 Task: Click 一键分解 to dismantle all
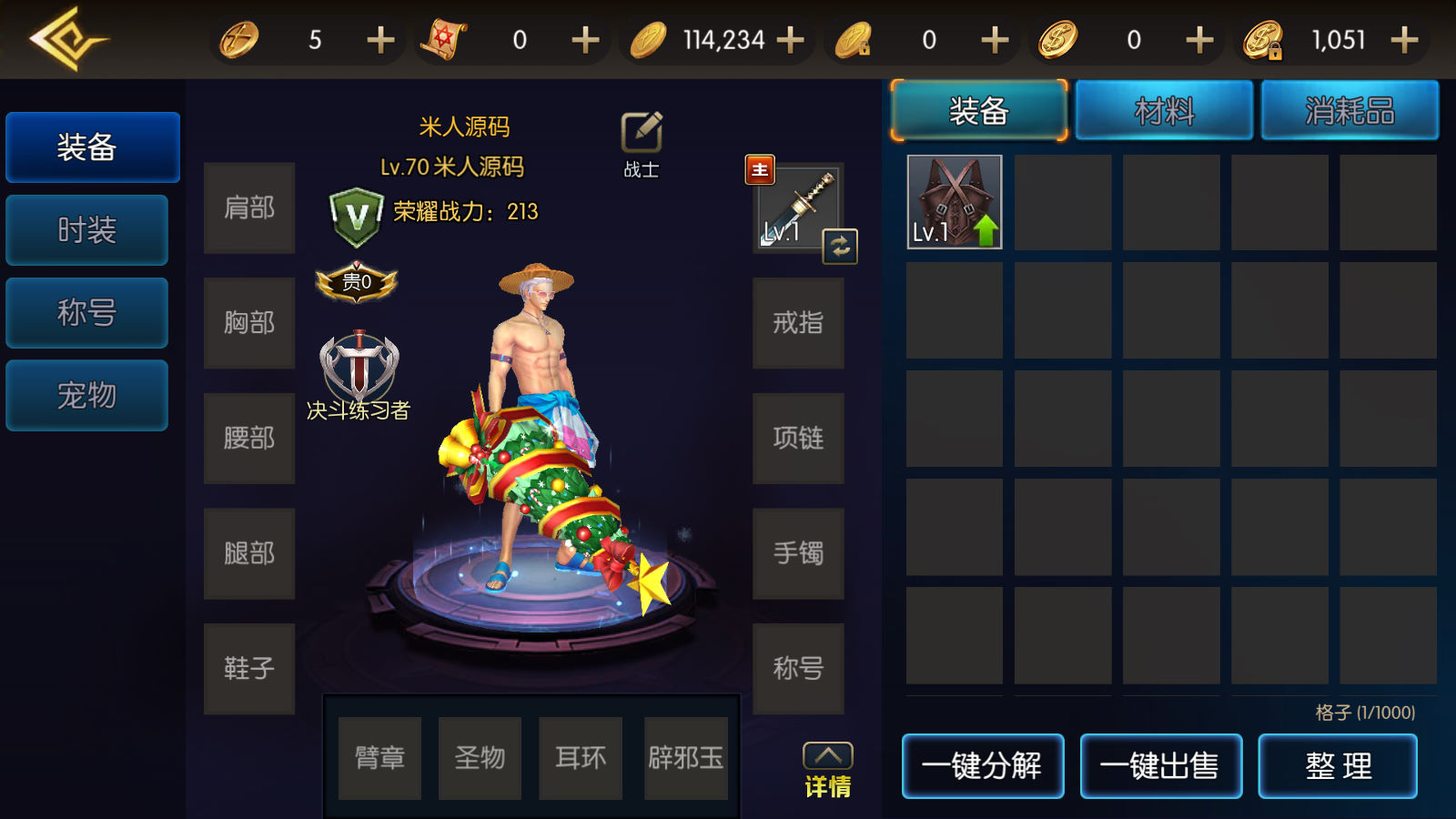(983, 766)
